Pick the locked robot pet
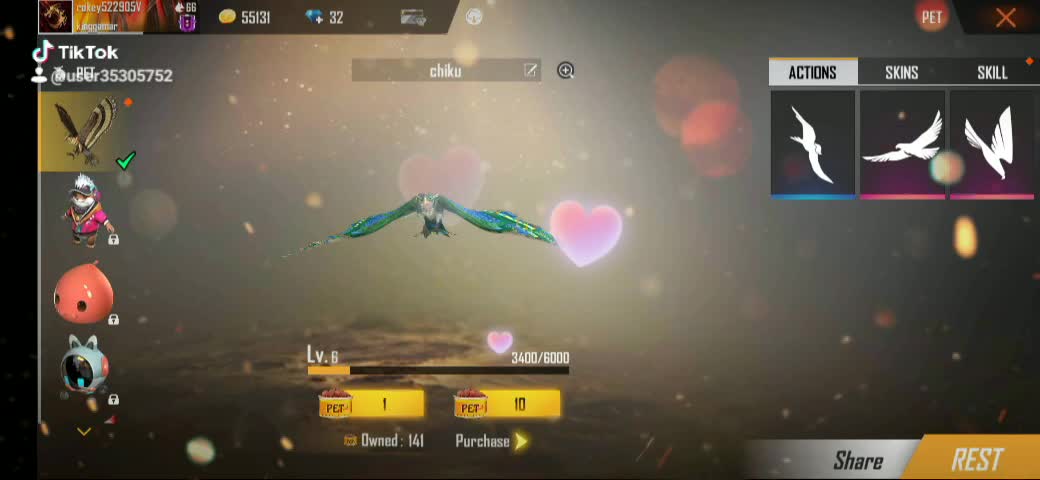 point(84,368)
